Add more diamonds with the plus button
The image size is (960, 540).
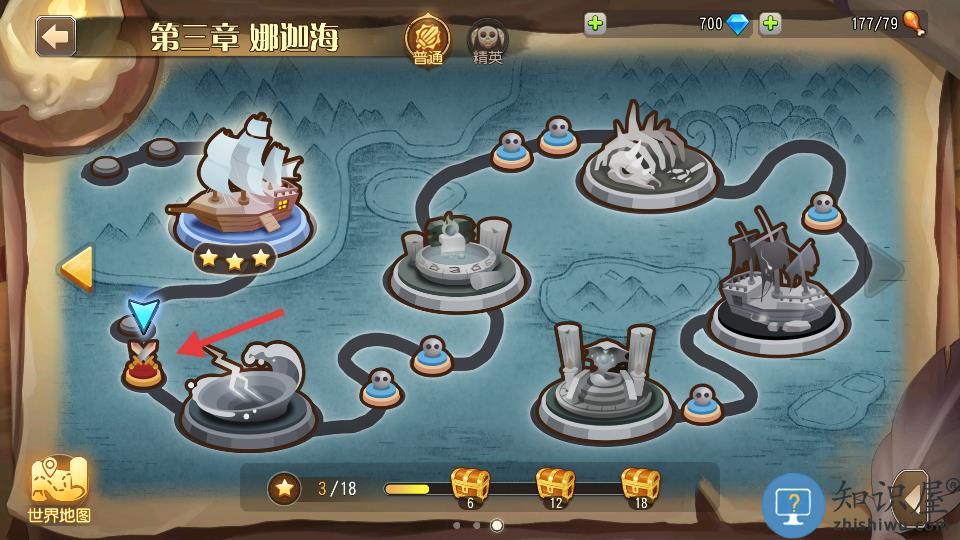(x=595, y=24)
